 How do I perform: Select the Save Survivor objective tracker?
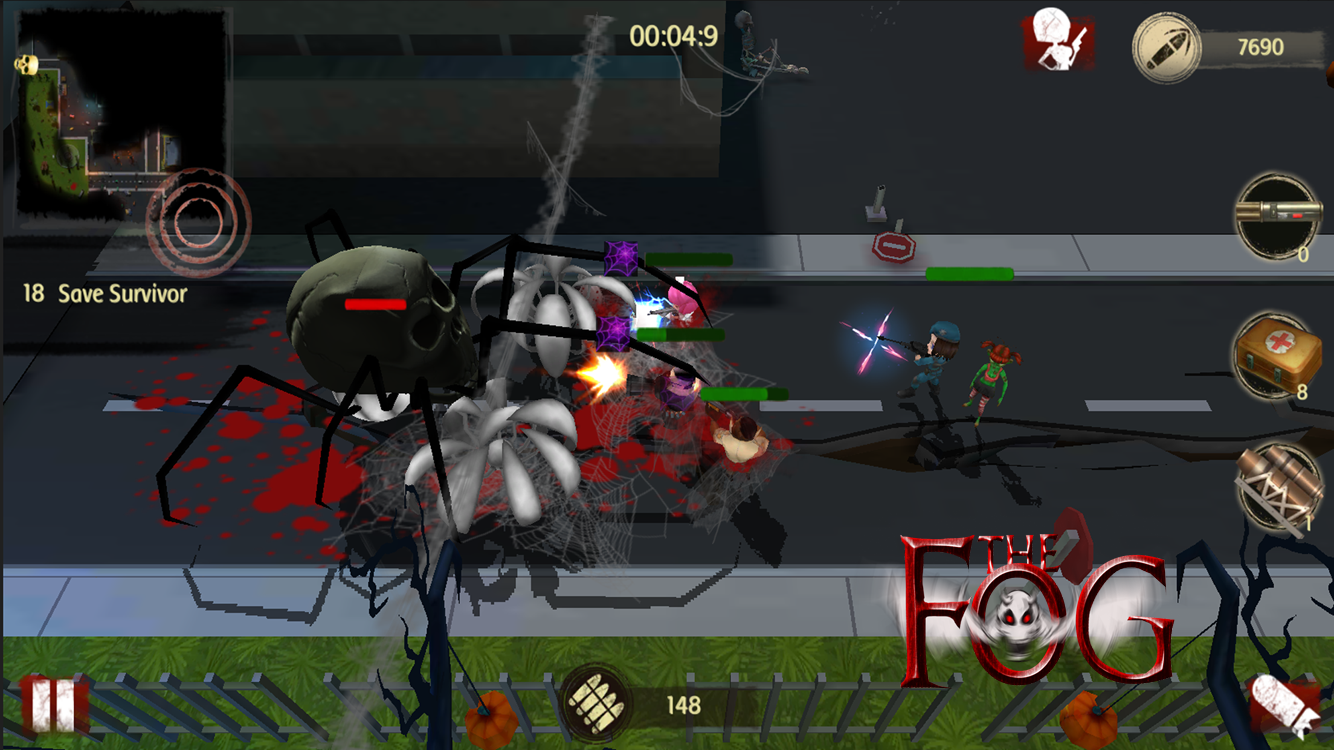(x=105, y=294)
